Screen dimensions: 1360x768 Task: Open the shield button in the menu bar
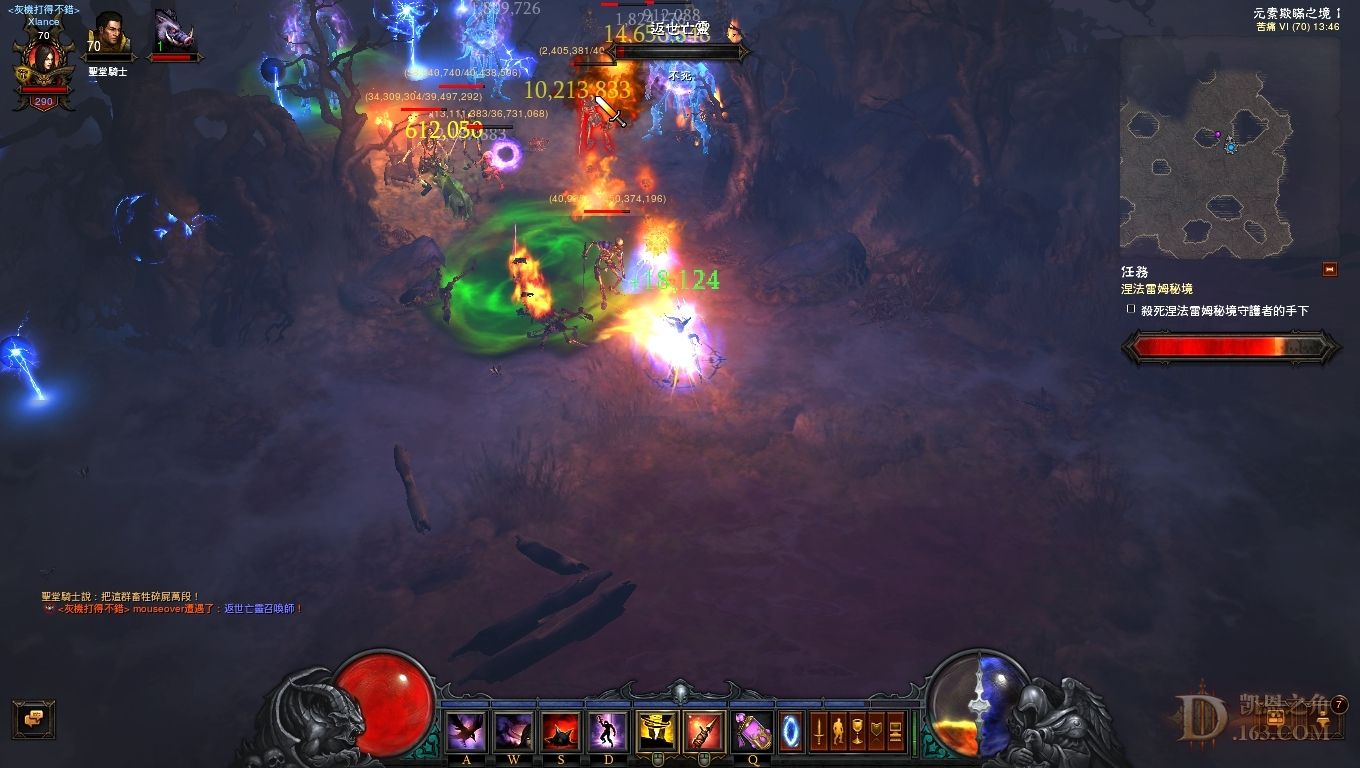point(877,731)
